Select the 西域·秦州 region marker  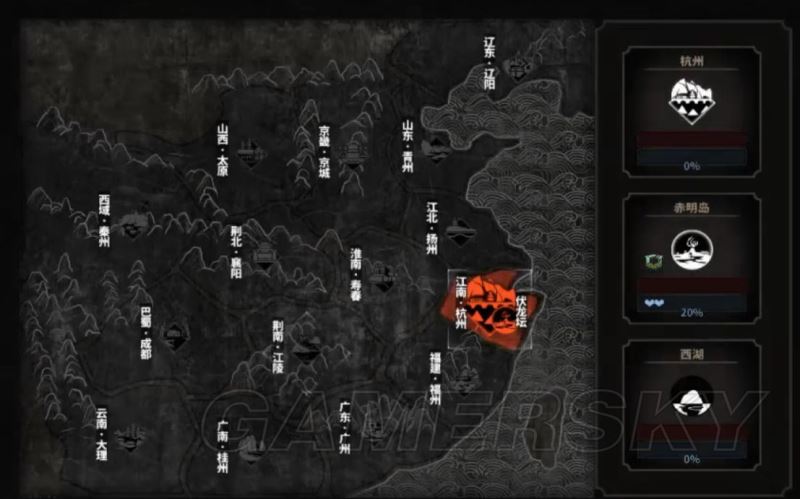click(x=132, y=224)
